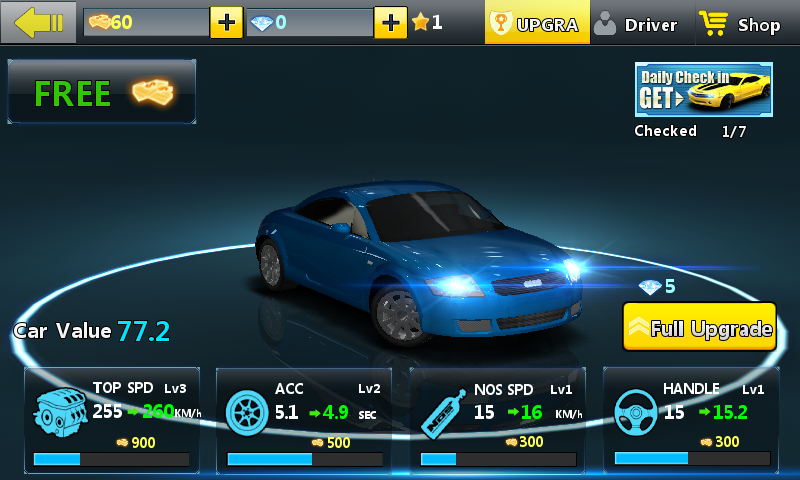Buy the Full Upgrade for the car
The image size is (800, 480).
click(x=700, y=327)
